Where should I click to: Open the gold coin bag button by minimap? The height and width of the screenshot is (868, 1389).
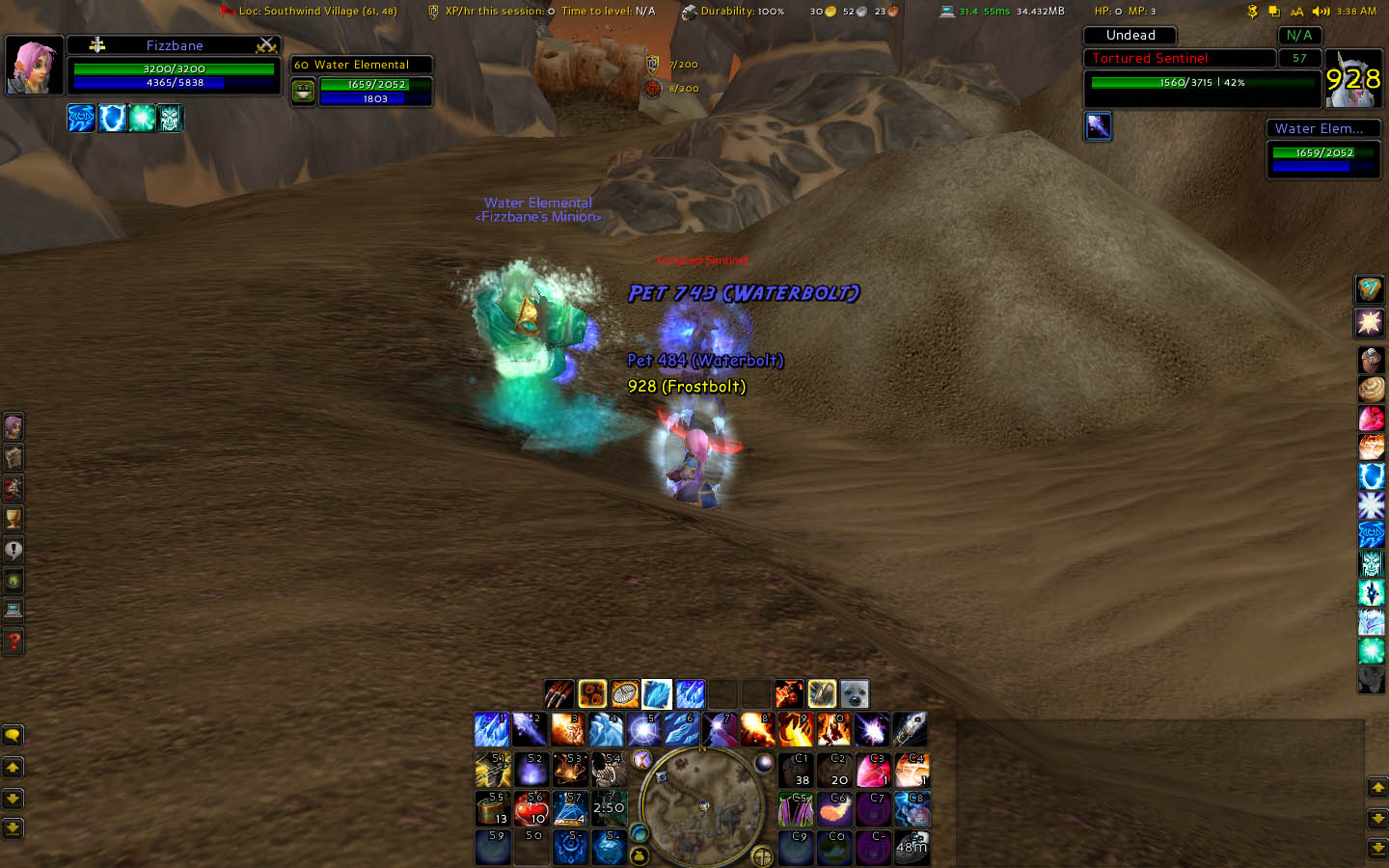pos(639,854)
